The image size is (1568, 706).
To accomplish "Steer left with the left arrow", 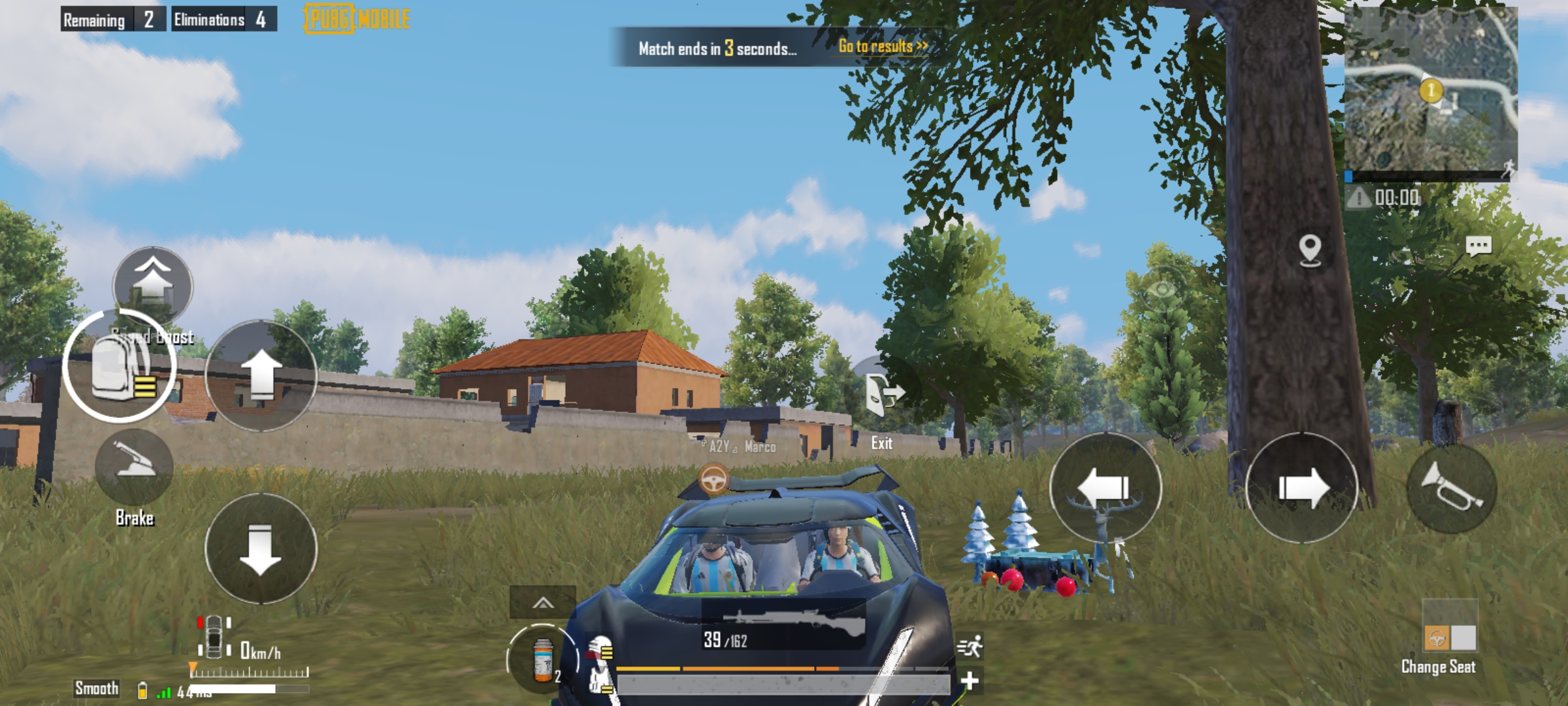I will tap(1105, 488).
